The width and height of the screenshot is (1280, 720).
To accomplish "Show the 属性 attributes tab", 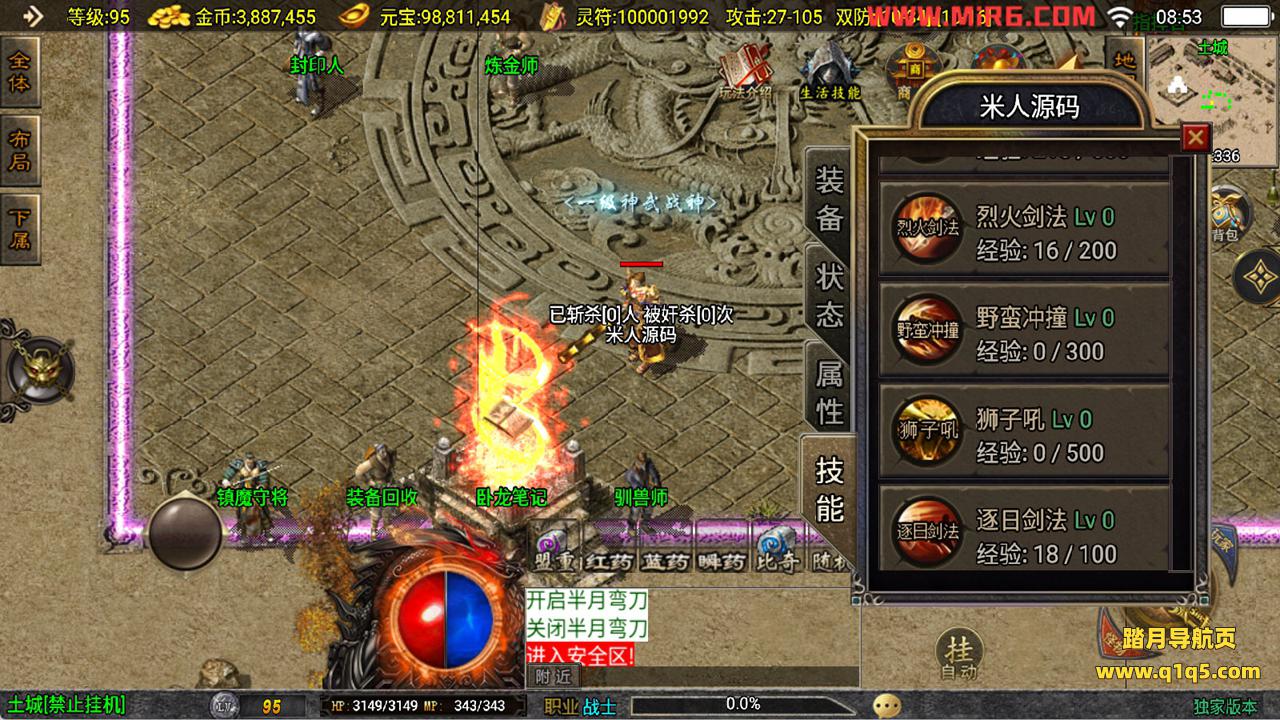I will tap(829, 391).
